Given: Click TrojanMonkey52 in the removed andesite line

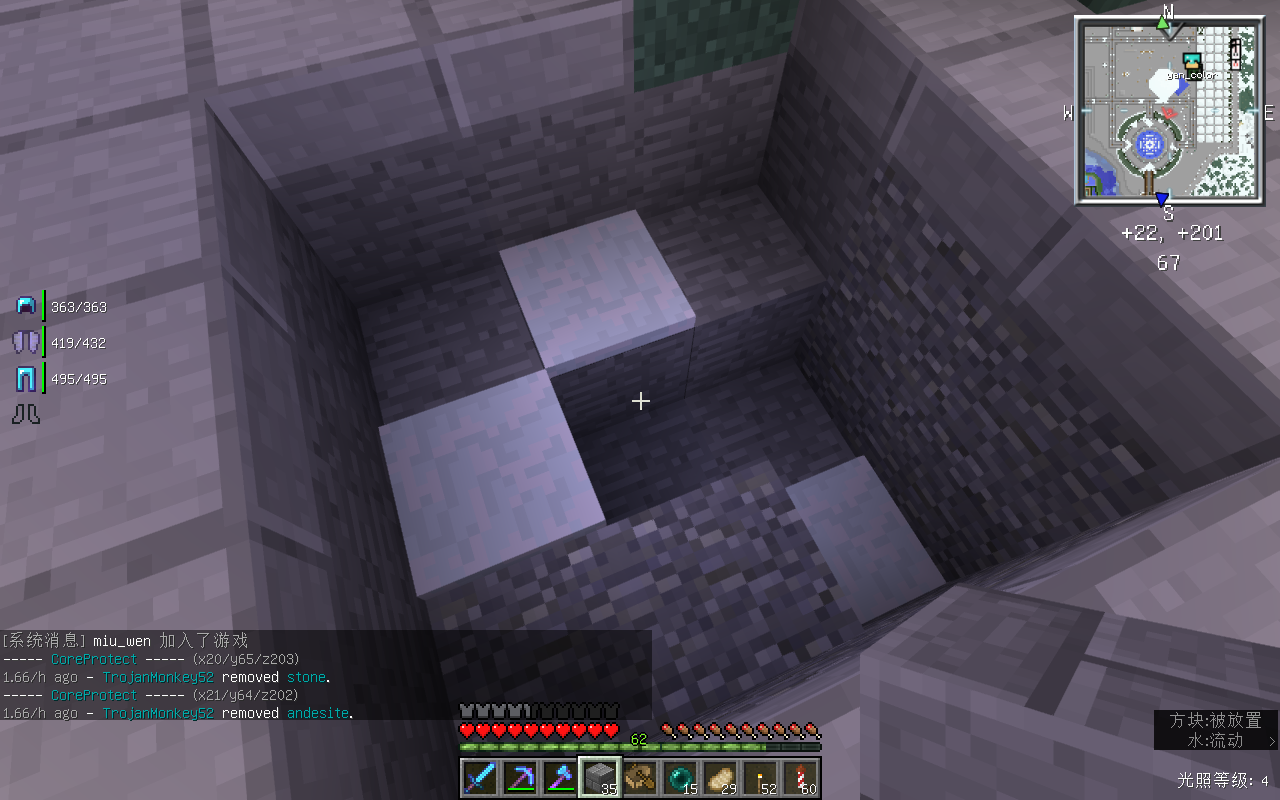Looking at the screenshot, I should [x=158, y=713].
